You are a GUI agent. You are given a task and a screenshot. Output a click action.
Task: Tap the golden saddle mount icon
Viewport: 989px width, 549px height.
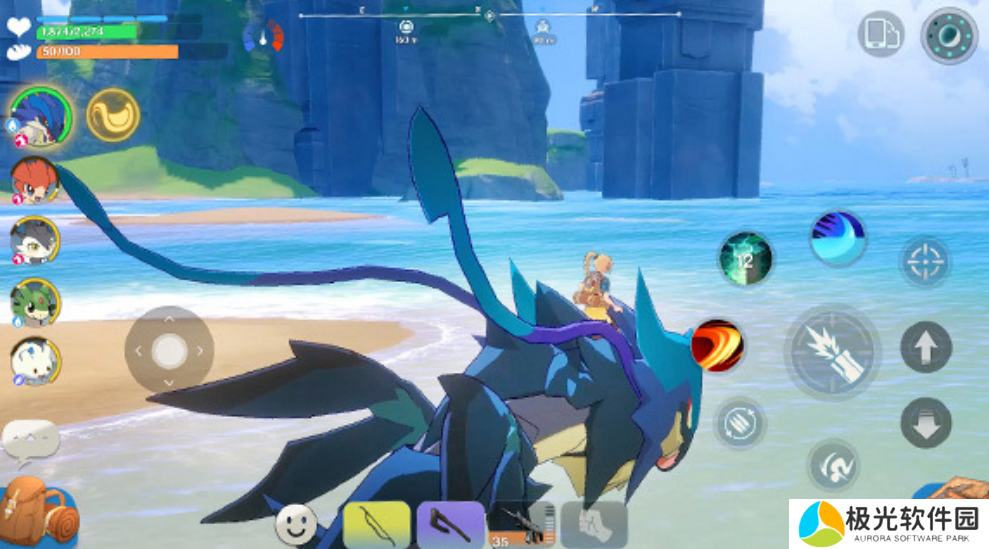112,116
